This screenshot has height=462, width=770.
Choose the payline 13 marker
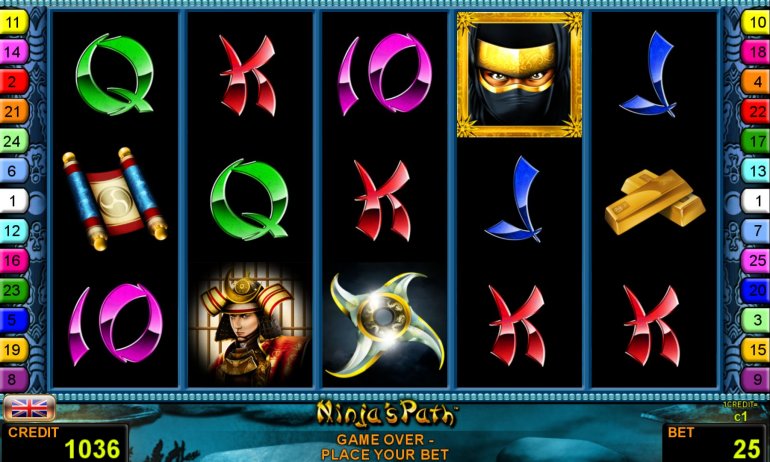[x=755, y=171]
